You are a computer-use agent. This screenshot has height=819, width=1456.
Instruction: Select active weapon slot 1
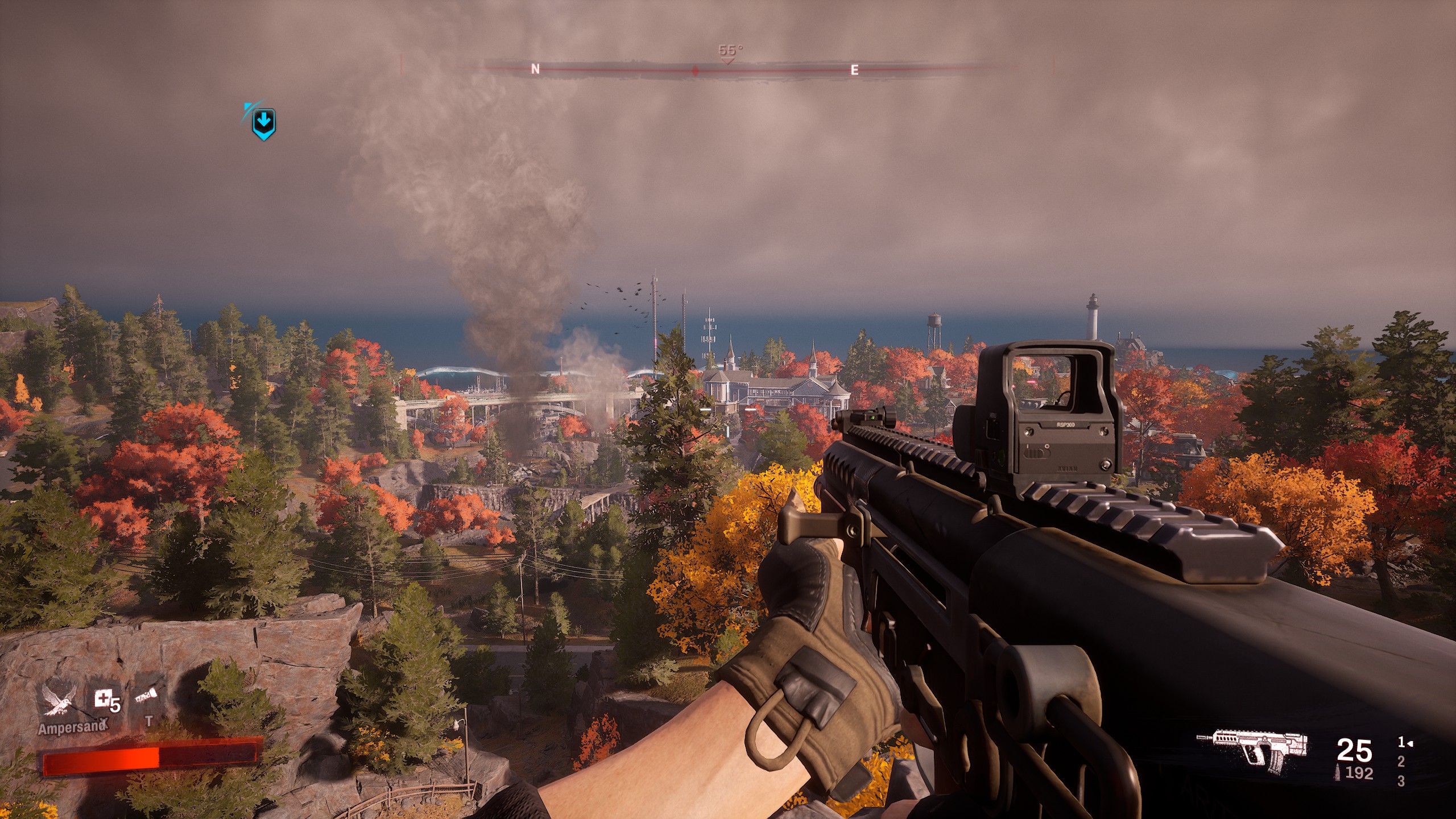point(1403,742)
